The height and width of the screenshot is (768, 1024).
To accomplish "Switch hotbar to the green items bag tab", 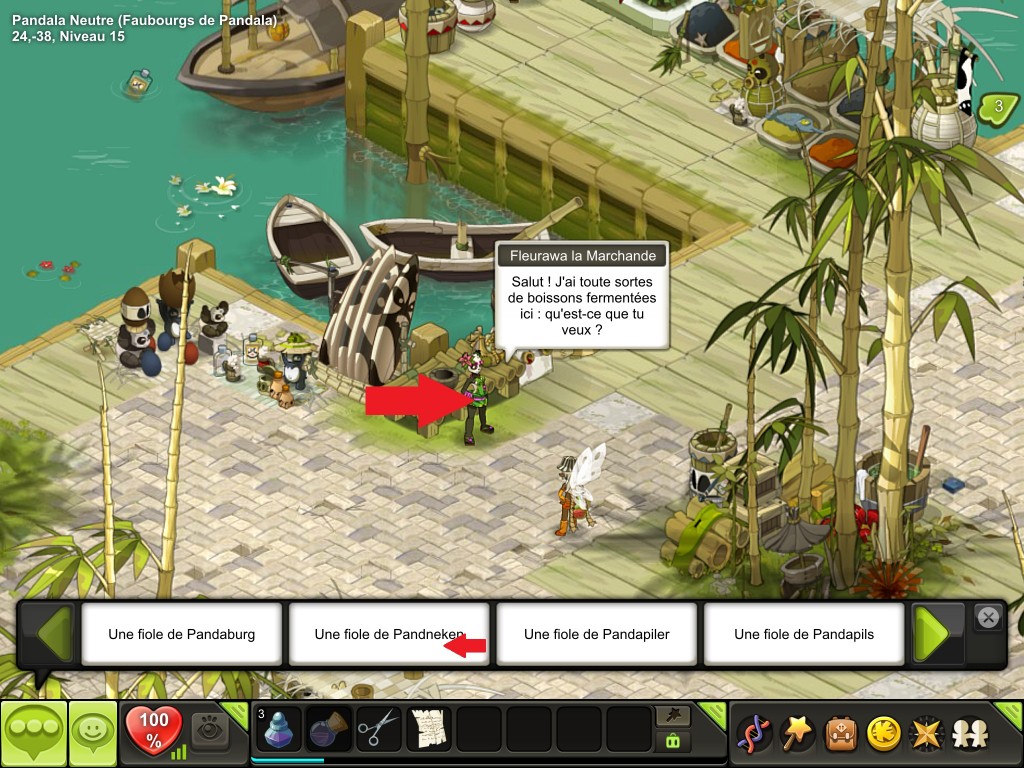I will click(x=672, y=742).
